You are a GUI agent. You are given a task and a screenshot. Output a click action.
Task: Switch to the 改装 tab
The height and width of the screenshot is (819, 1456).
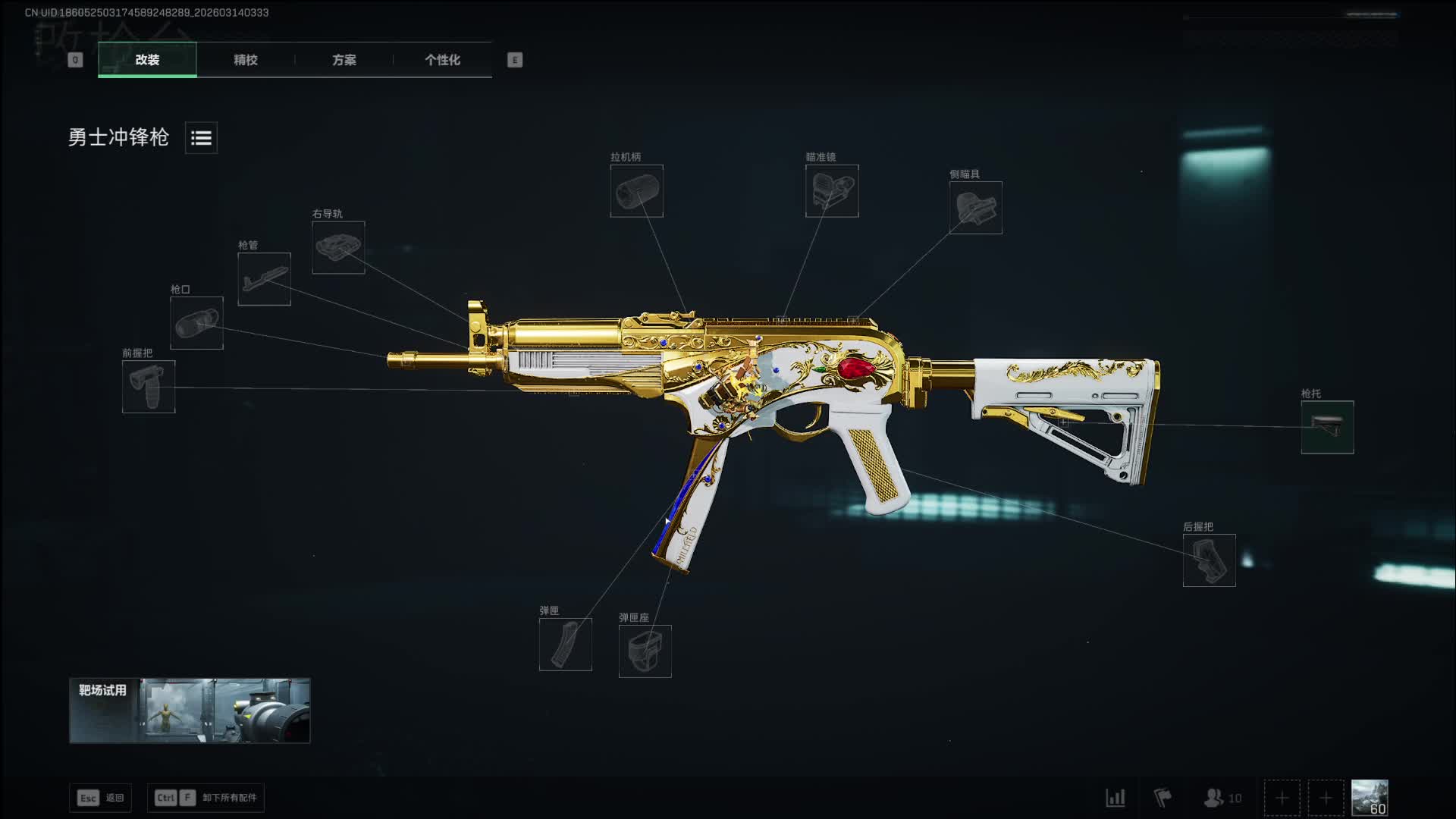pos(147,60)
